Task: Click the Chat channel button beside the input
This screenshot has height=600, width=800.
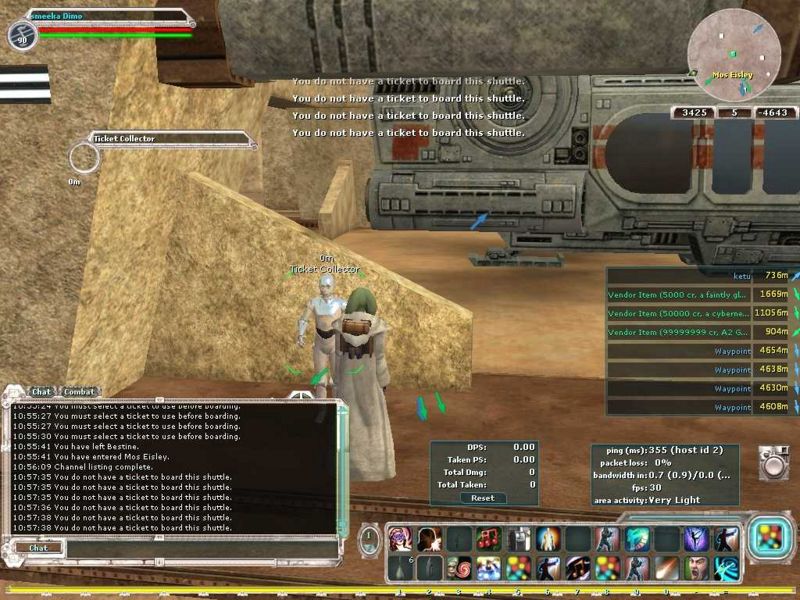Action: (38, 548)
